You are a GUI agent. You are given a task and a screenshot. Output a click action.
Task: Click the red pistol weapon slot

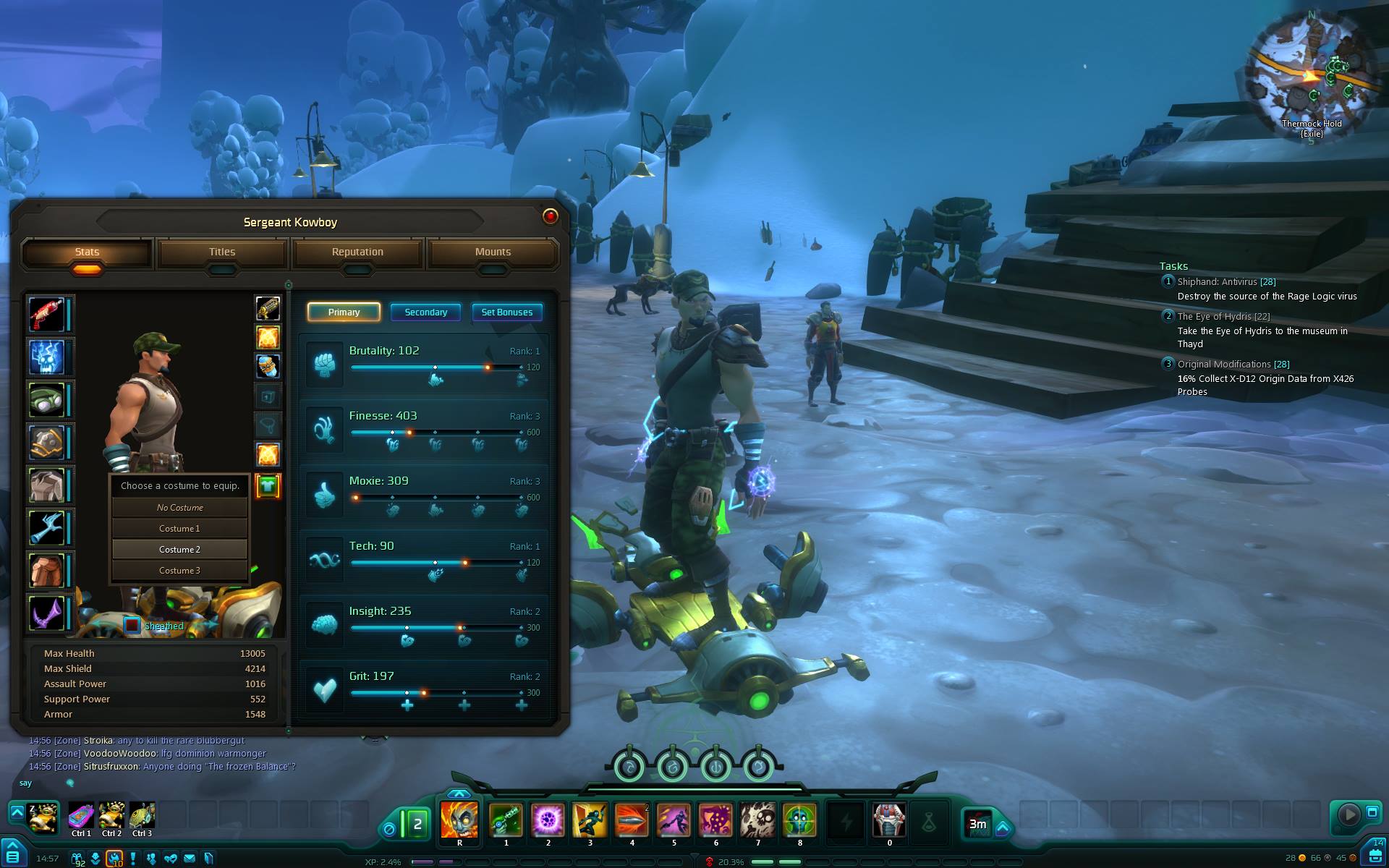coord(47,314)
